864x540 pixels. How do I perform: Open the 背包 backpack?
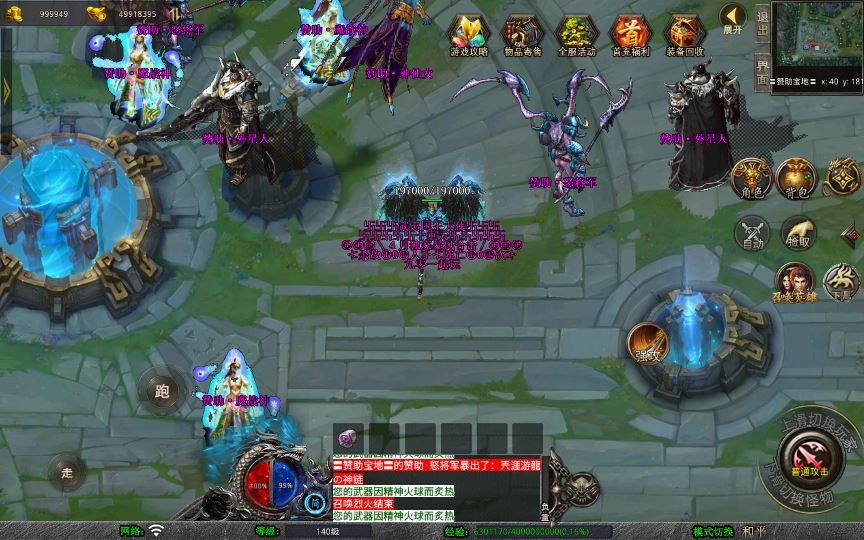click(796, 177)
